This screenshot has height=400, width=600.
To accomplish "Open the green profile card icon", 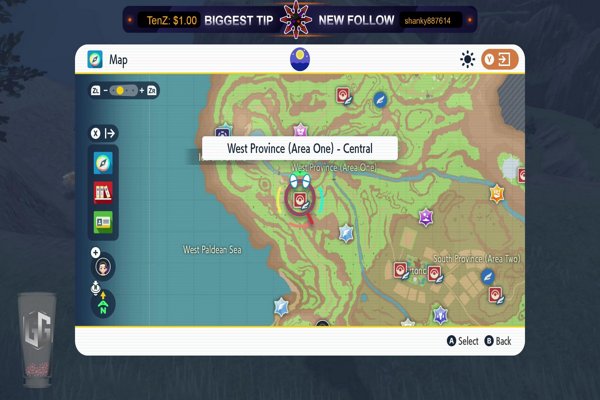I will pyautogui.click(x=103, y=221).
